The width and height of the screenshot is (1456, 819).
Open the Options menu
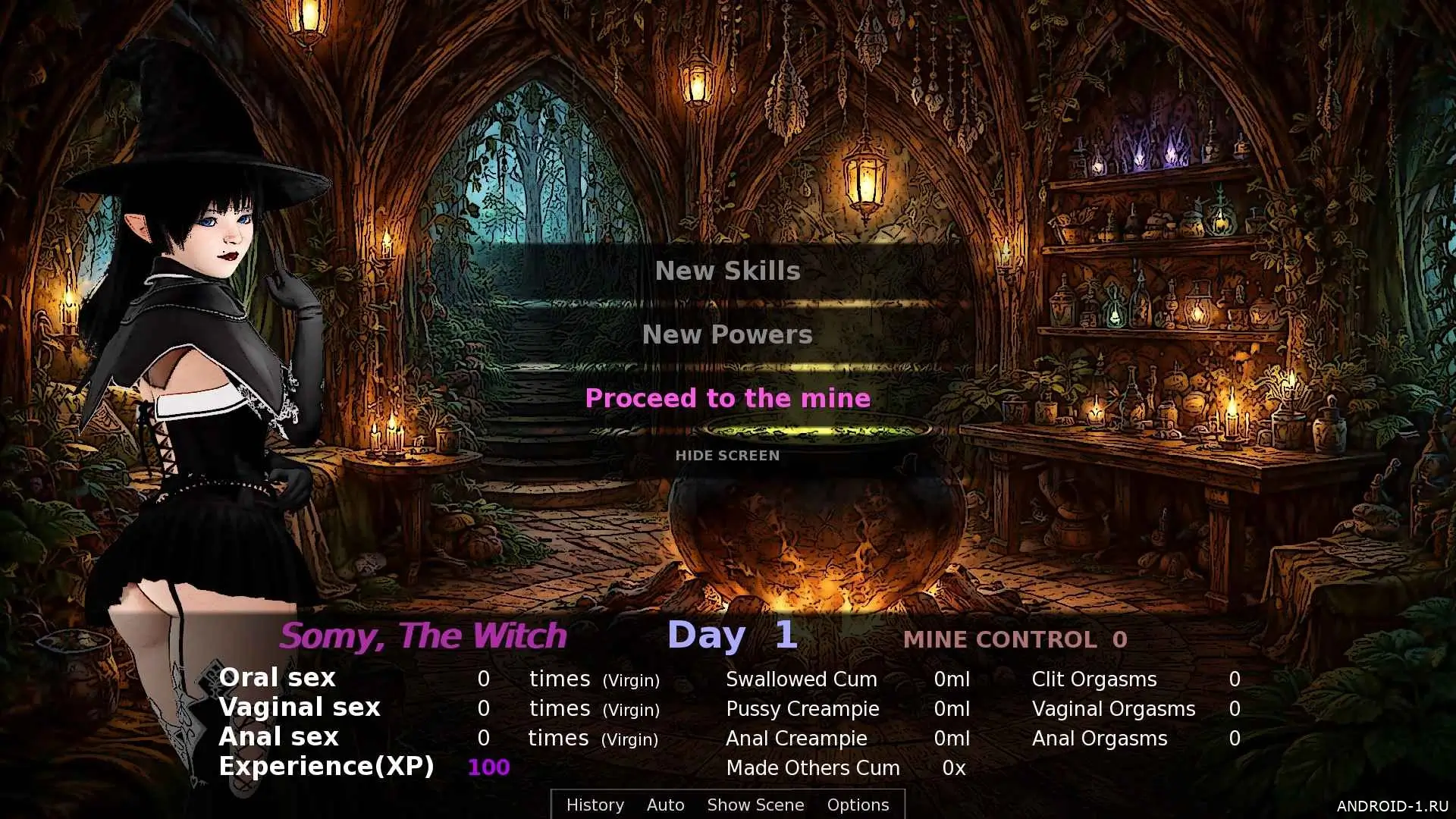(x=858, y=805)
